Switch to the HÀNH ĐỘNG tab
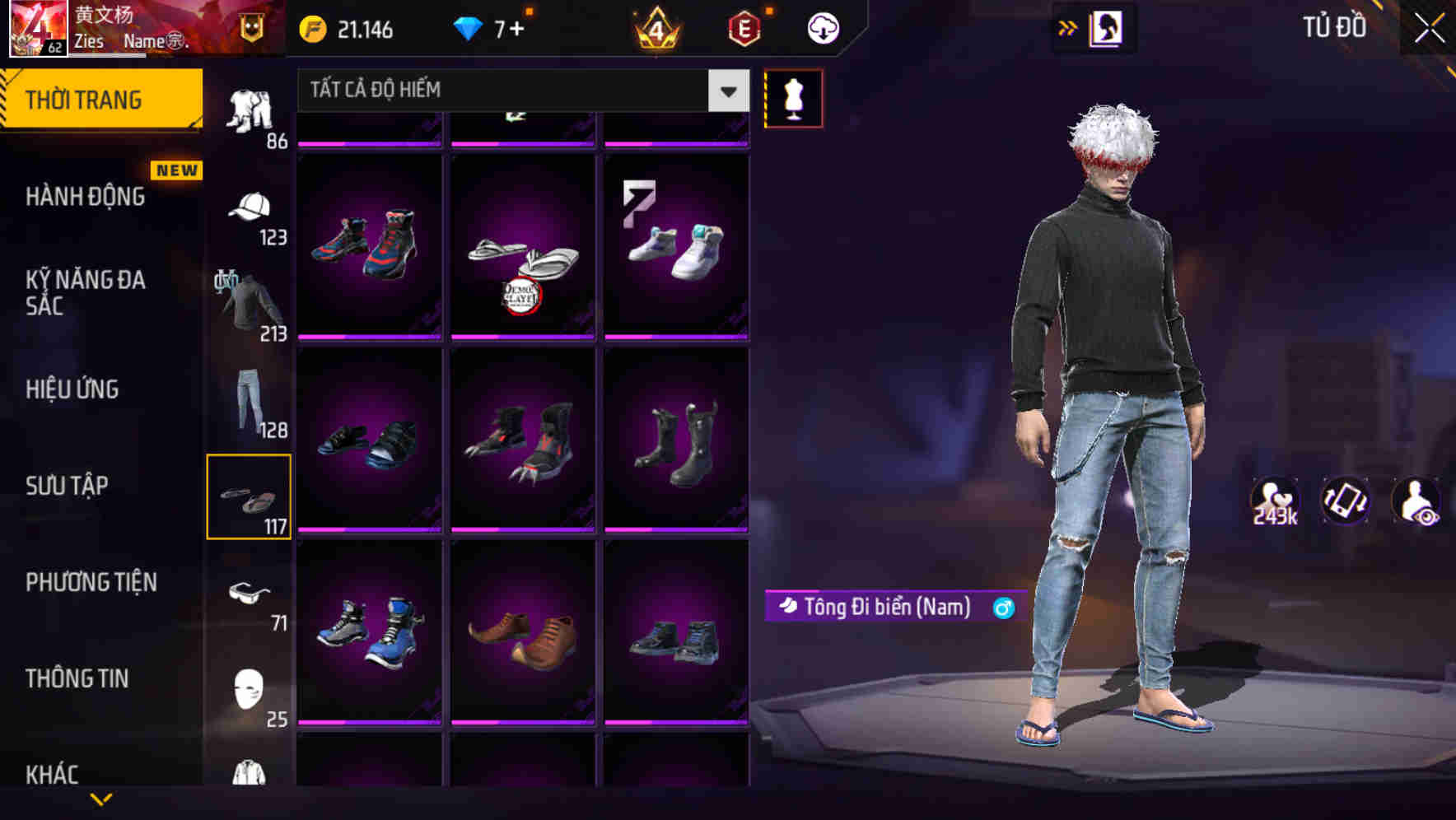Screen dimensions: 1456x820 85,196
